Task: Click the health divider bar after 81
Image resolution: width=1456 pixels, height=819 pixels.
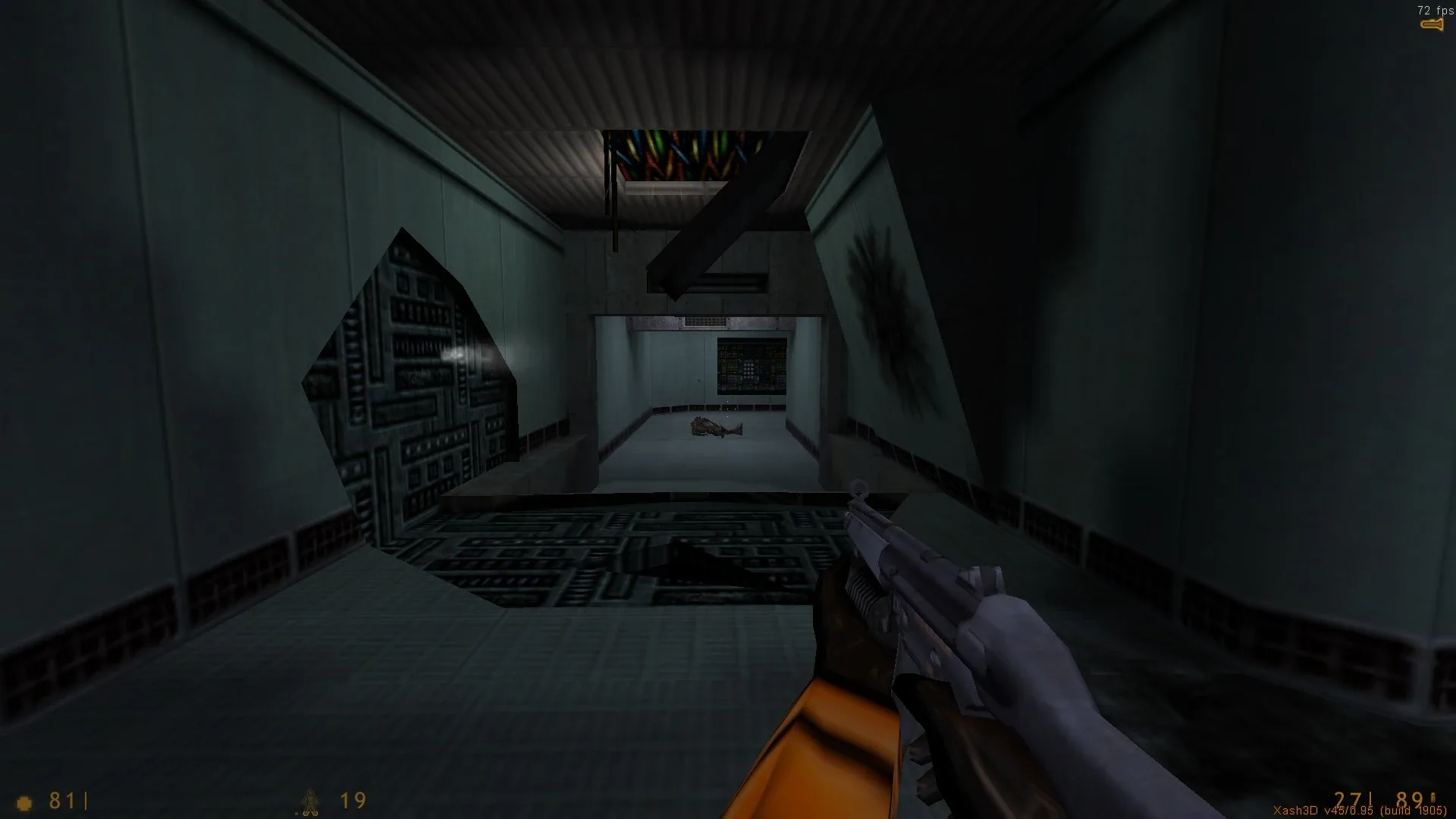Action: point(86,799)
